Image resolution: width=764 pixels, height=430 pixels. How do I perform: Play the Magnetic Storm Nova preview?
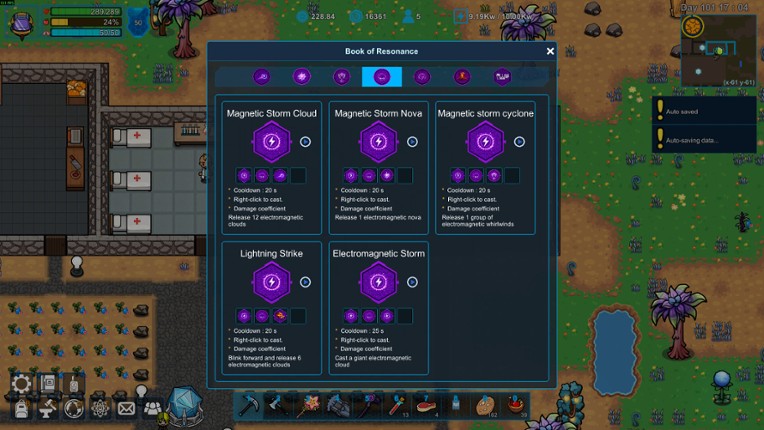click(412, 142)
